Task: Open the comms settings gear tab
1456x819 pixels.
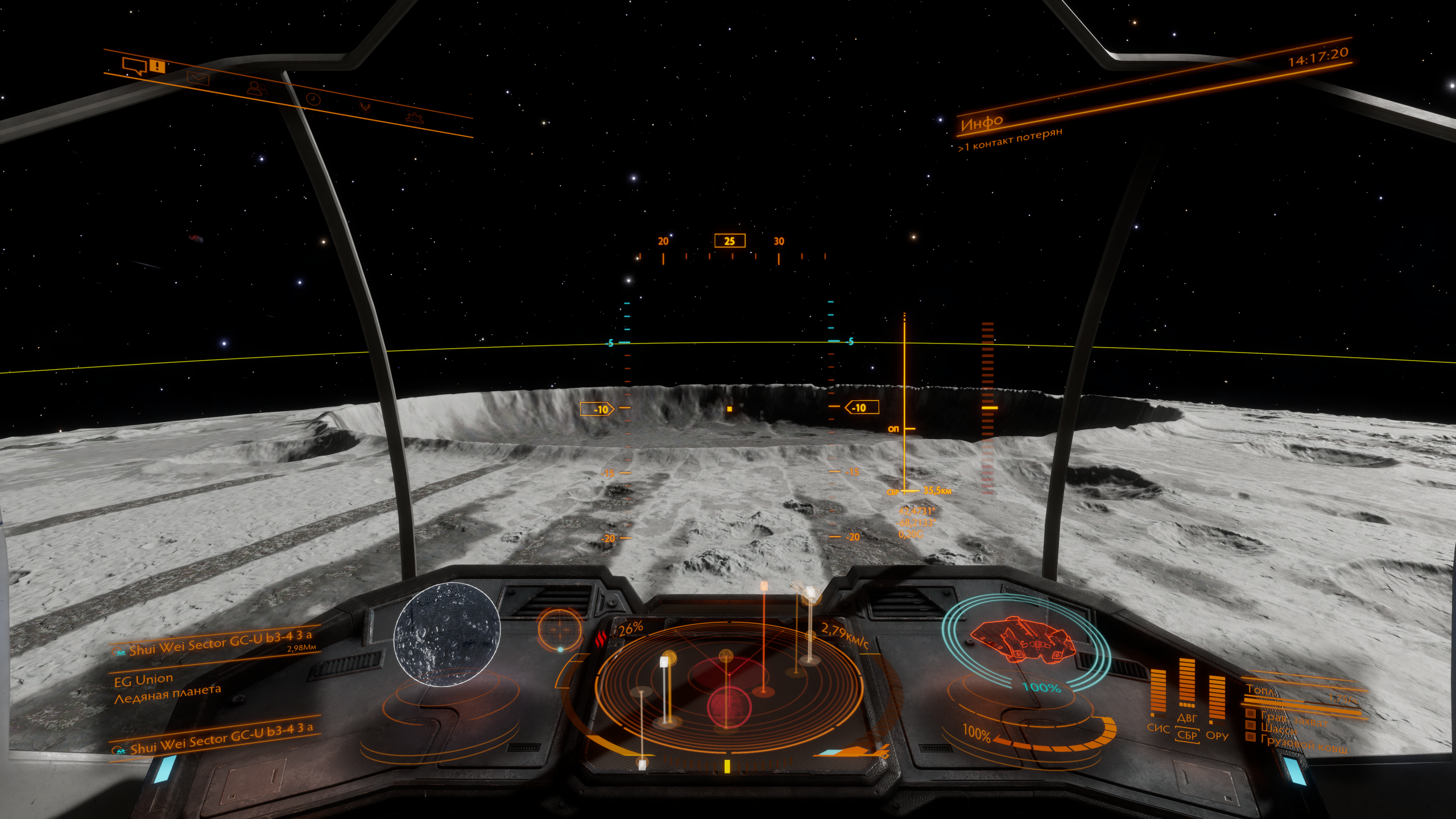Action: click(415, 117)
